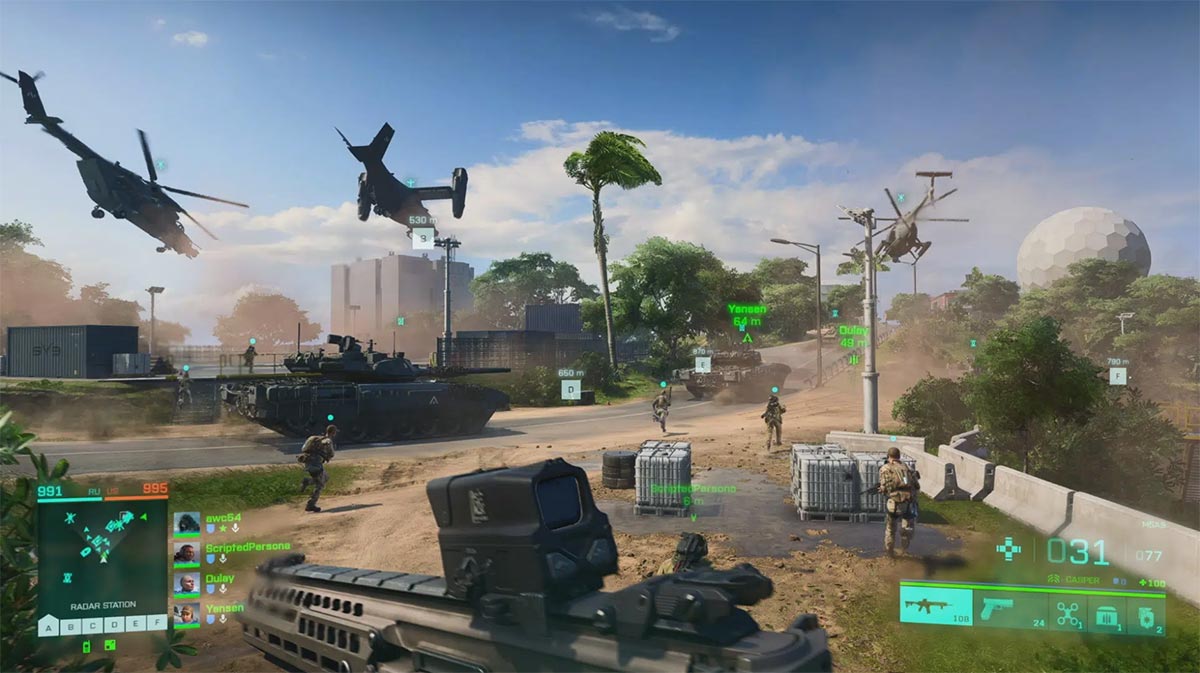Open the plus-shaped attachment menu icon
The image size is (1200, 673).
(x=1009, y=548)
